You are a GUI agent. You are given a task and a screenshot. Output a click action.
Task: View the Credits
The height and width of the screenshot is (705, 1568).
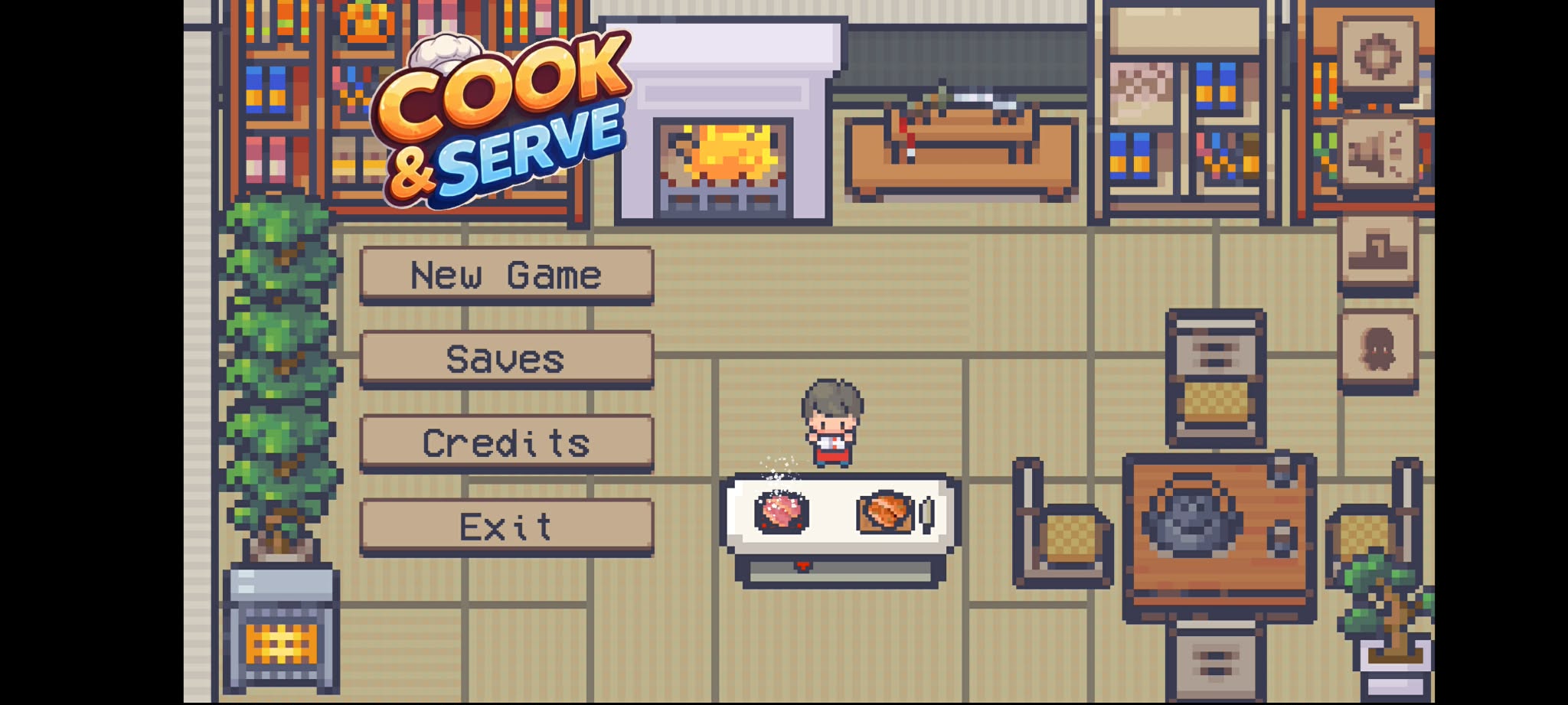505,442
